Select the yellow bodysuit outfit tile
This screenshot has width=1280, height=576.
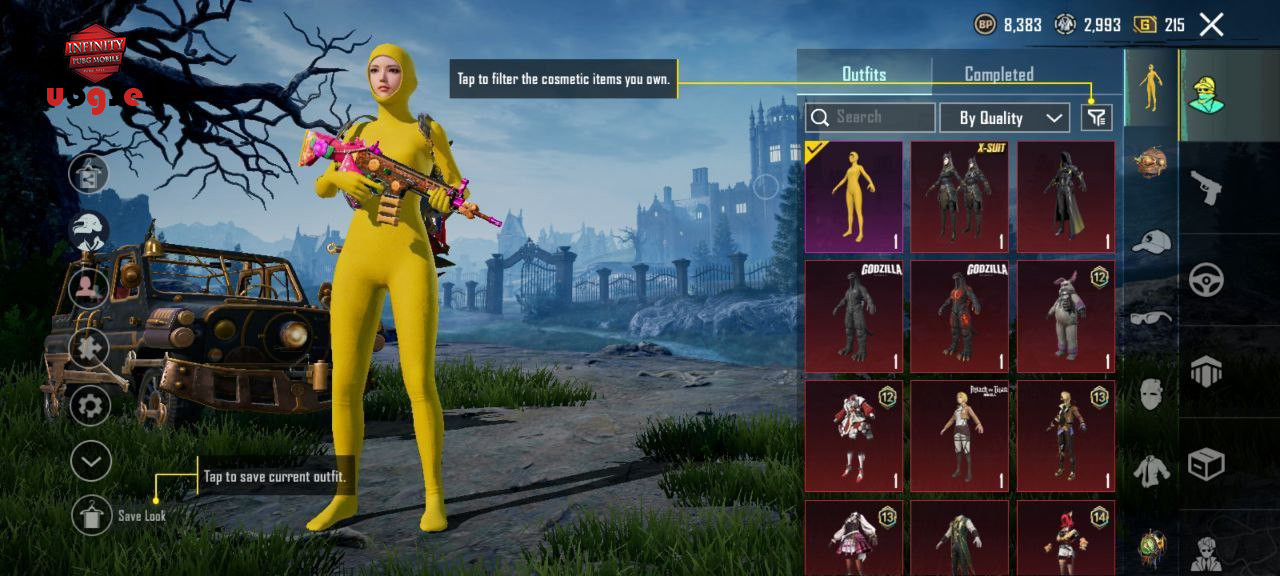click(854, 196)
